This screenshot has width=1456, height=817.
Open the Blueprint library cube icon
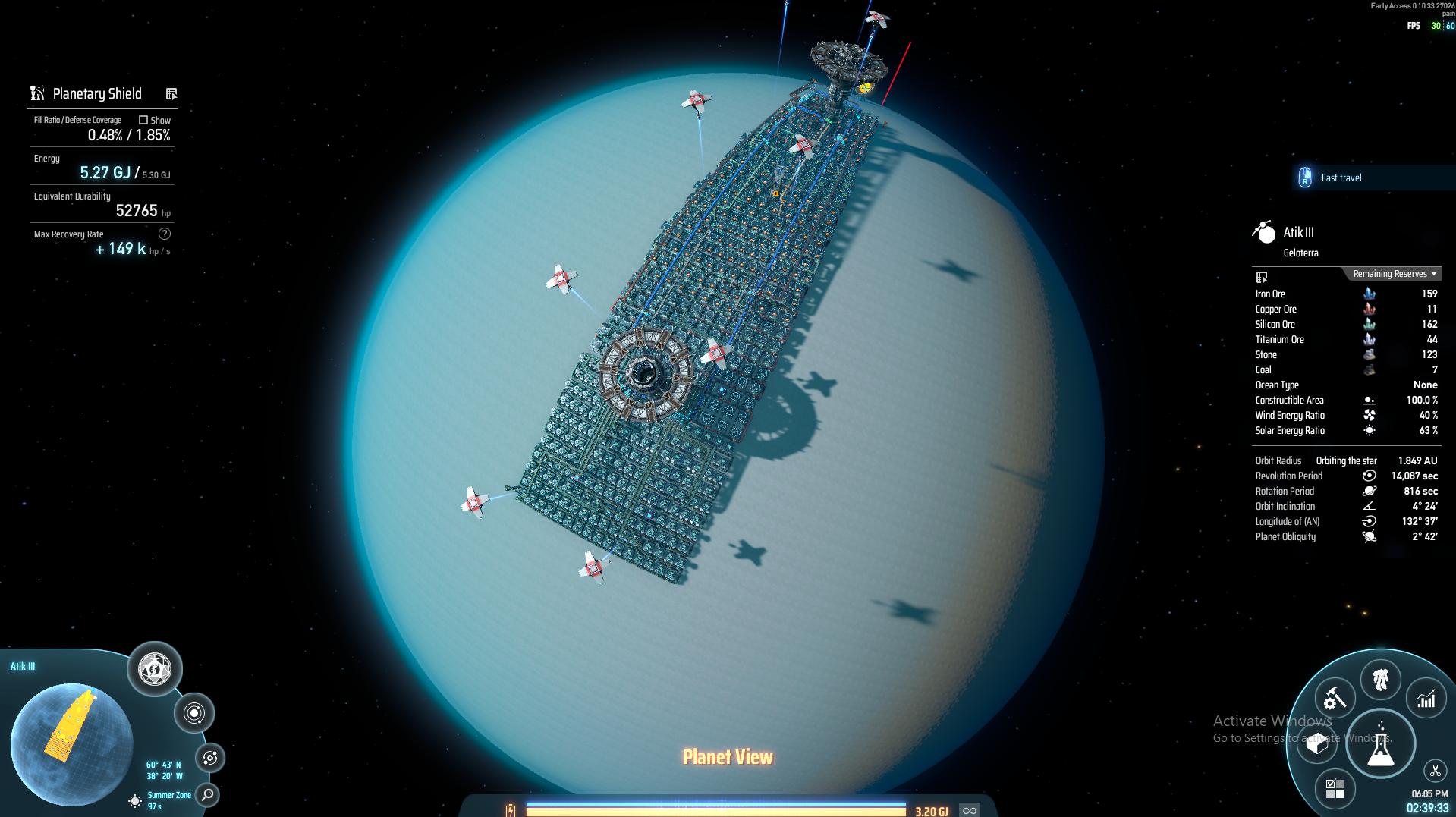(x=1316, y=744)
